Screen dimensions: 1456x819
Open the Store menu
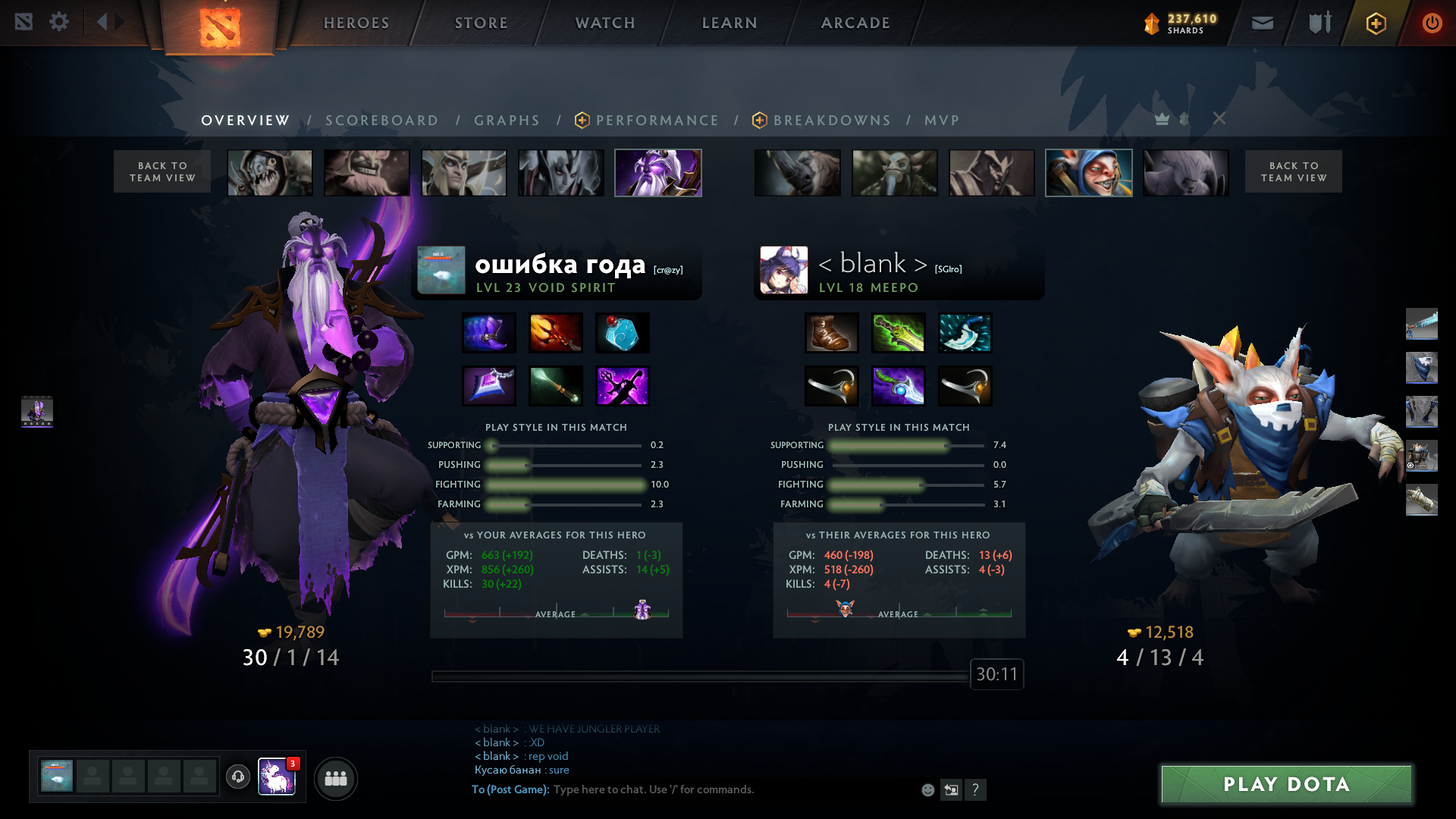point(482,23)
